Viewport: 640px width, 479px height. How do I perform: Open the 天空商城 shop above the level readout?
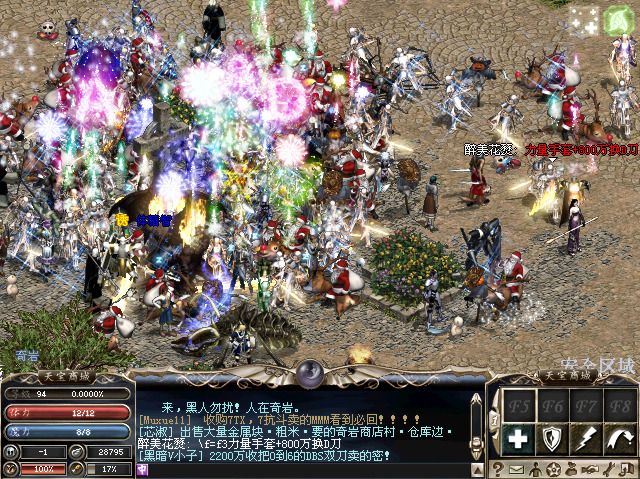click(x=64, y=375)
